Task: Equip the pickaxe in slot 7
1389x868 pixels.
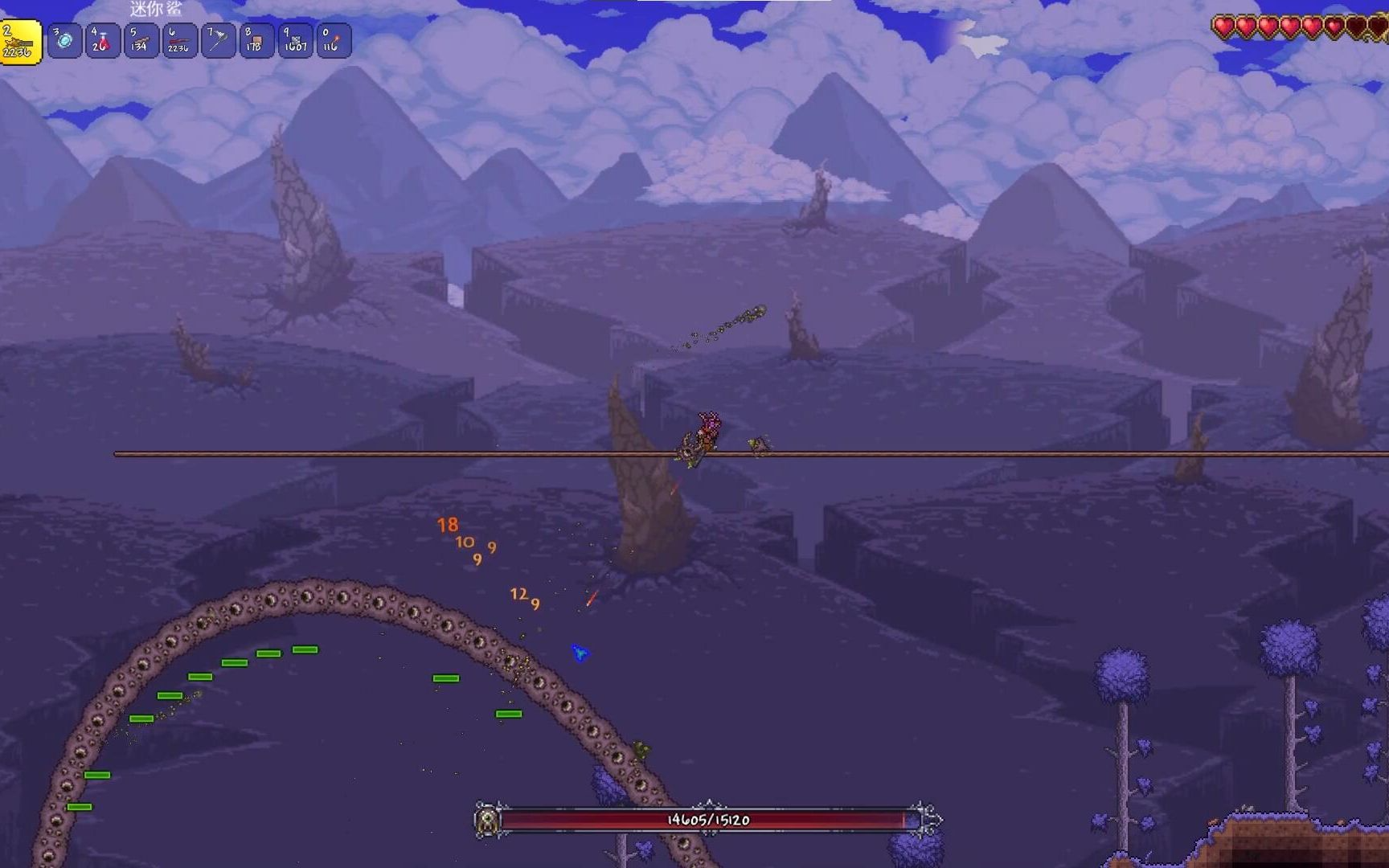Action: point(217,41)
